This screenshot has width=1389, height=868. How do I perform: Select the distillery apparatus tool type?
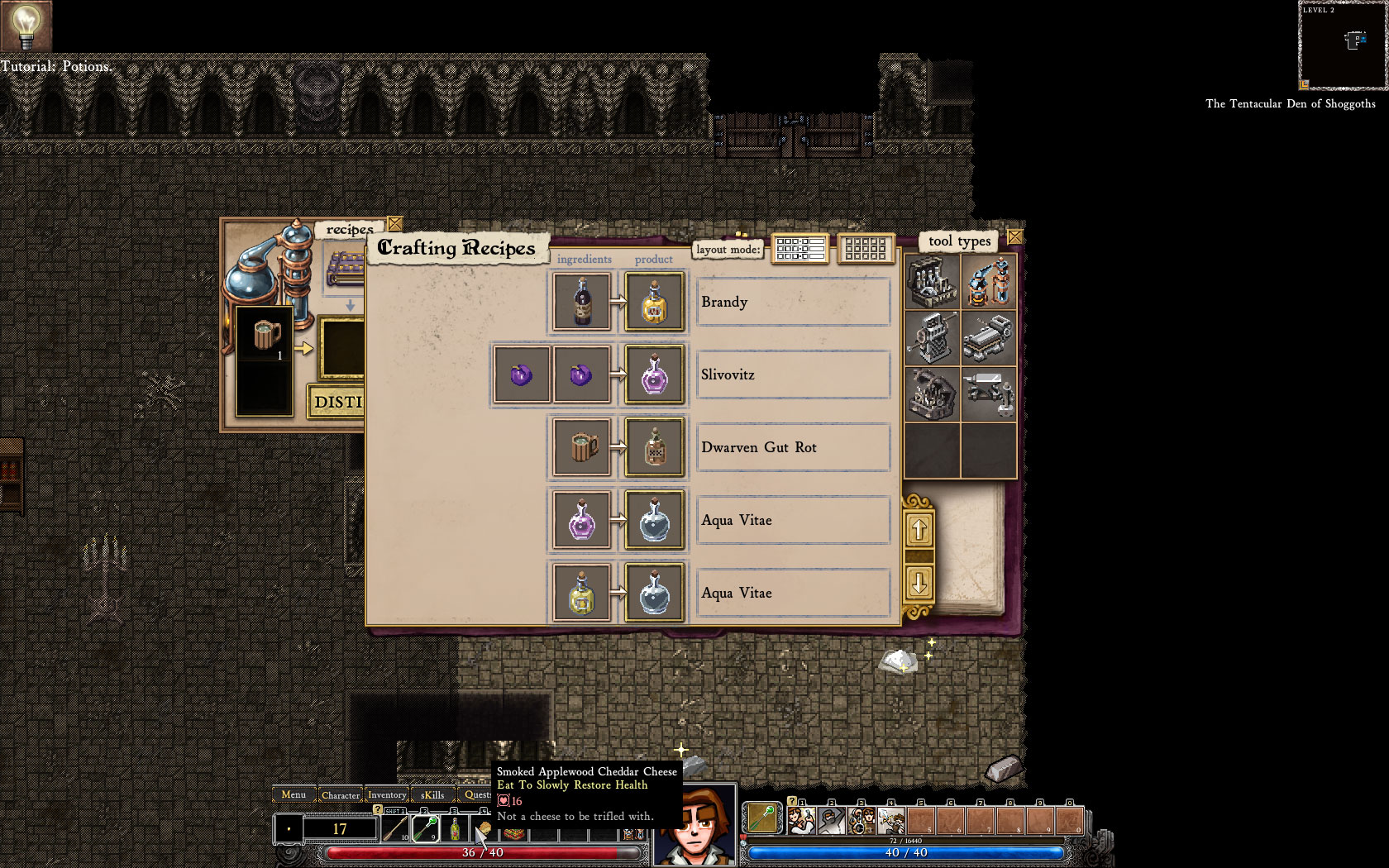pos(989,283)
